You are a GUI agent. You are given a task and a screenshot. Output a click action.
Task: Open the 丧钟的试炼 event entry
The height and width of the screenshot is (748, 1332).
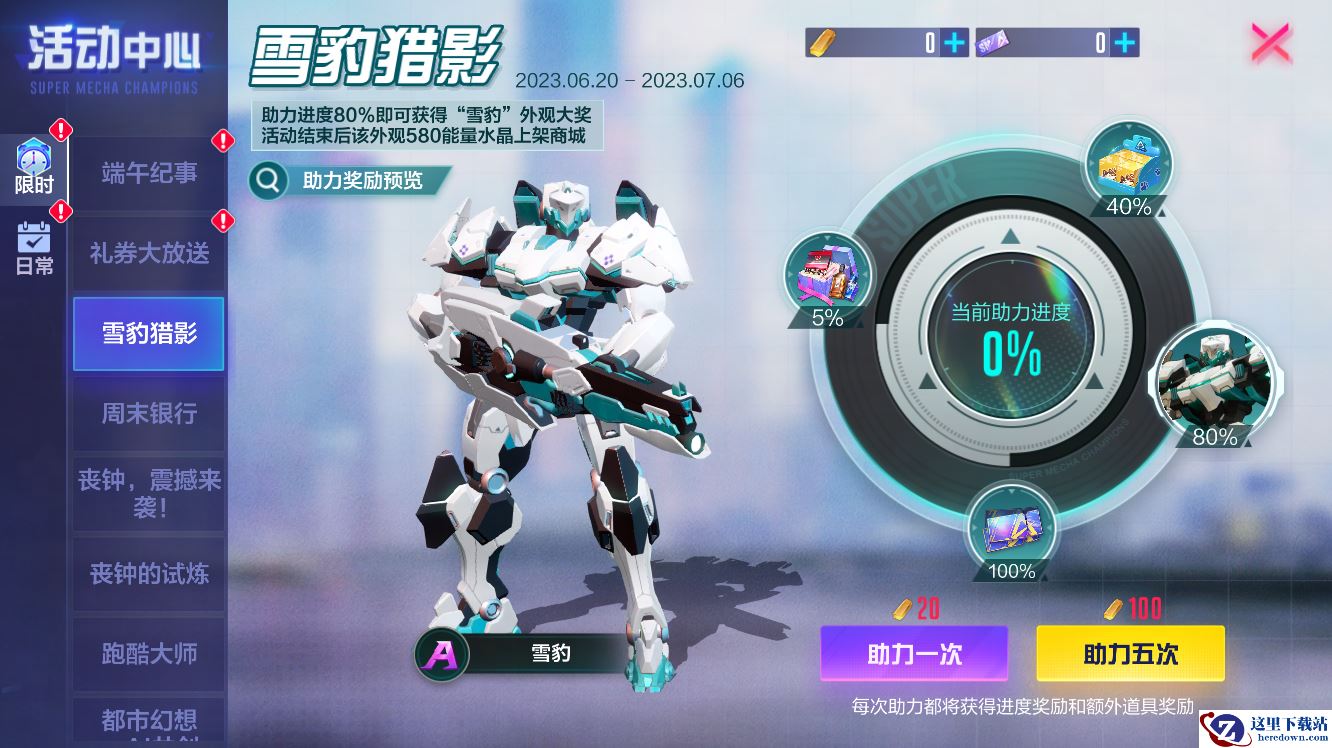(x=149, y=574)
